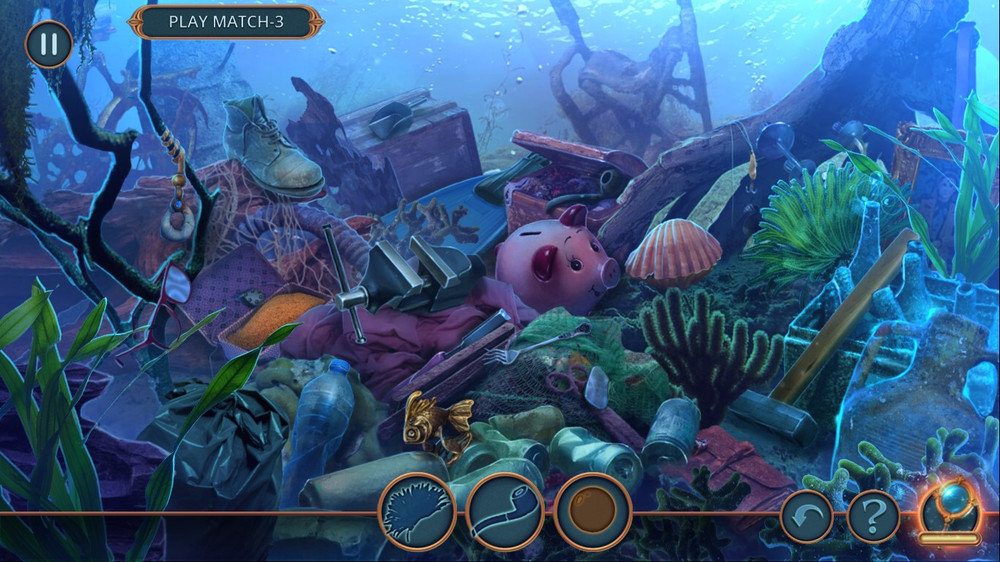
Task: Pause the game with the pause button
Action: pos(48,44)
